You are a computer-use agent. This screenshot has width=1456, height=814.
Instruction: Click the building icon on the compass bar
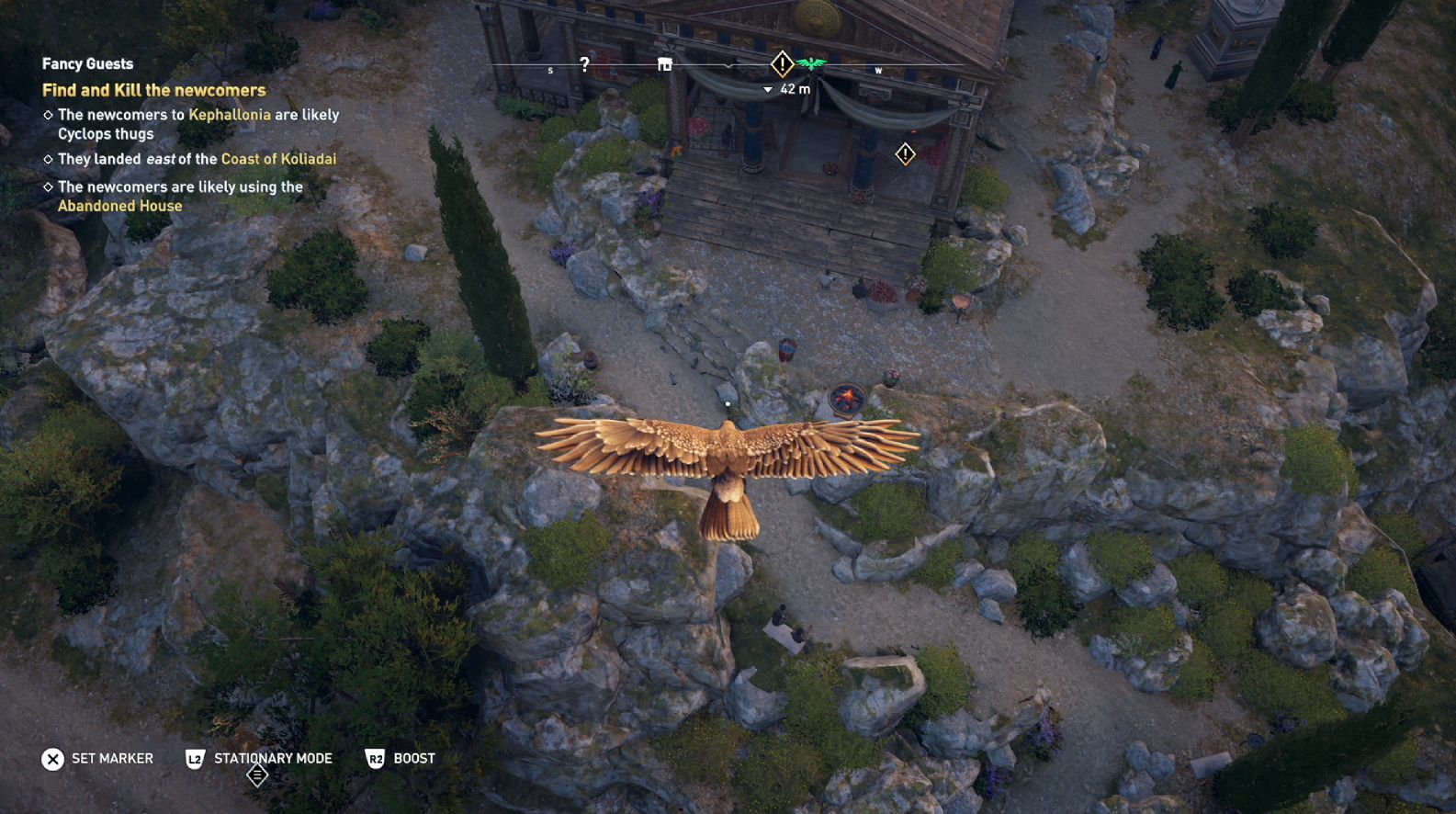[665, 64]
